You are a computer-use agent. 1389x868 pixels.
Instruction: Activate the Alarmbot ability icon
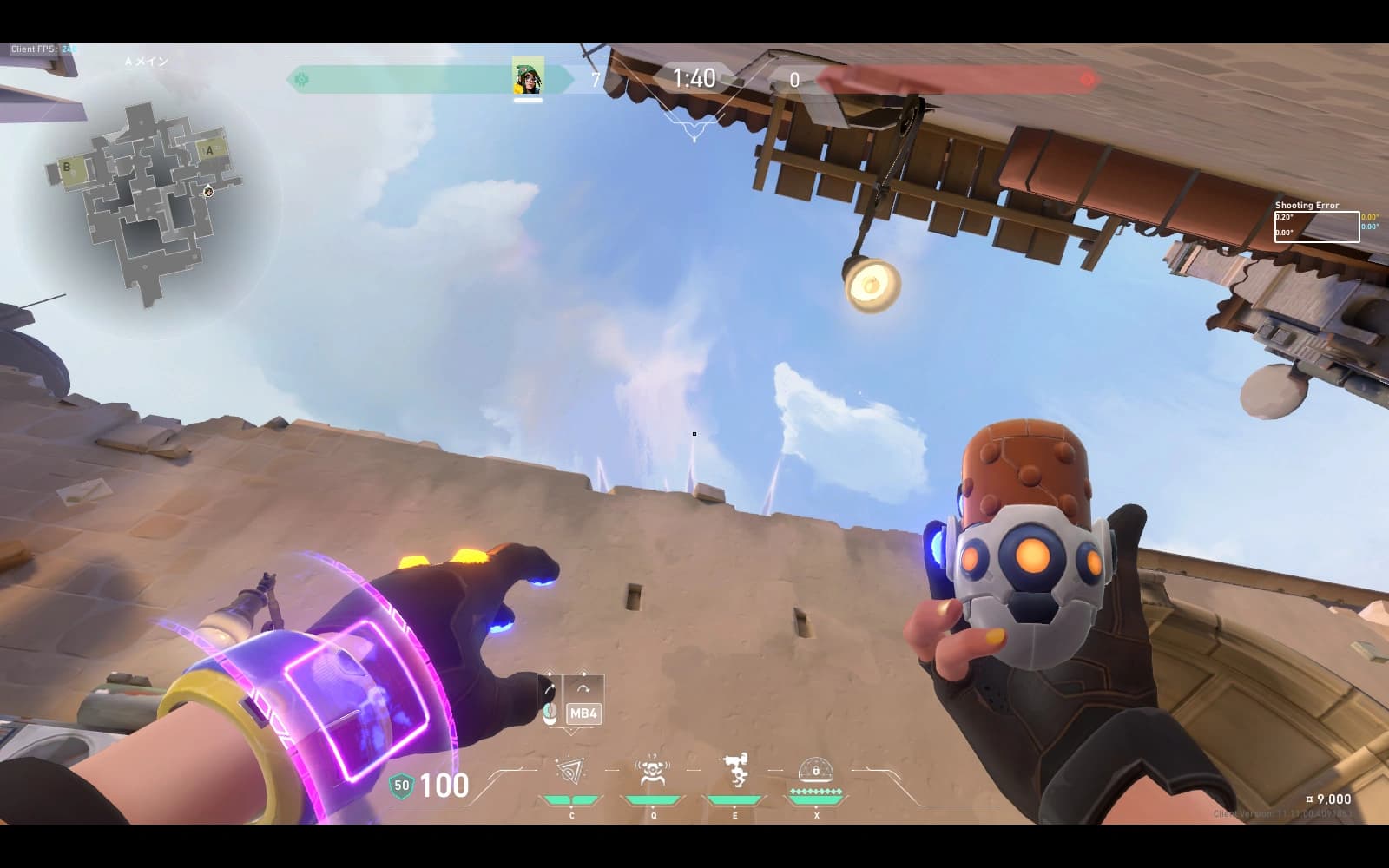(651, 772)
